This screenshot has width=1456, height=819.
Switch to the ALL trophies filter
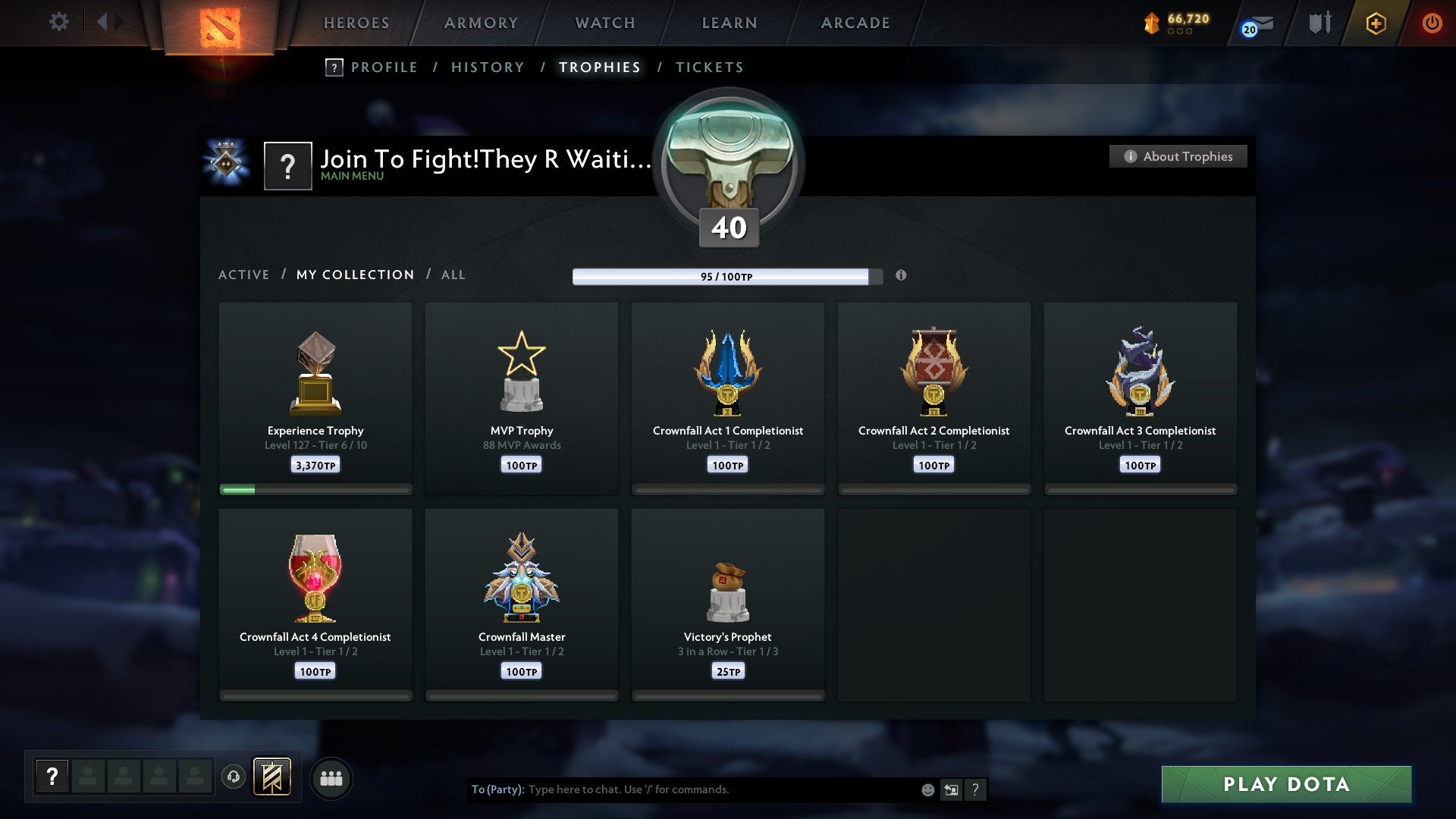453,275
